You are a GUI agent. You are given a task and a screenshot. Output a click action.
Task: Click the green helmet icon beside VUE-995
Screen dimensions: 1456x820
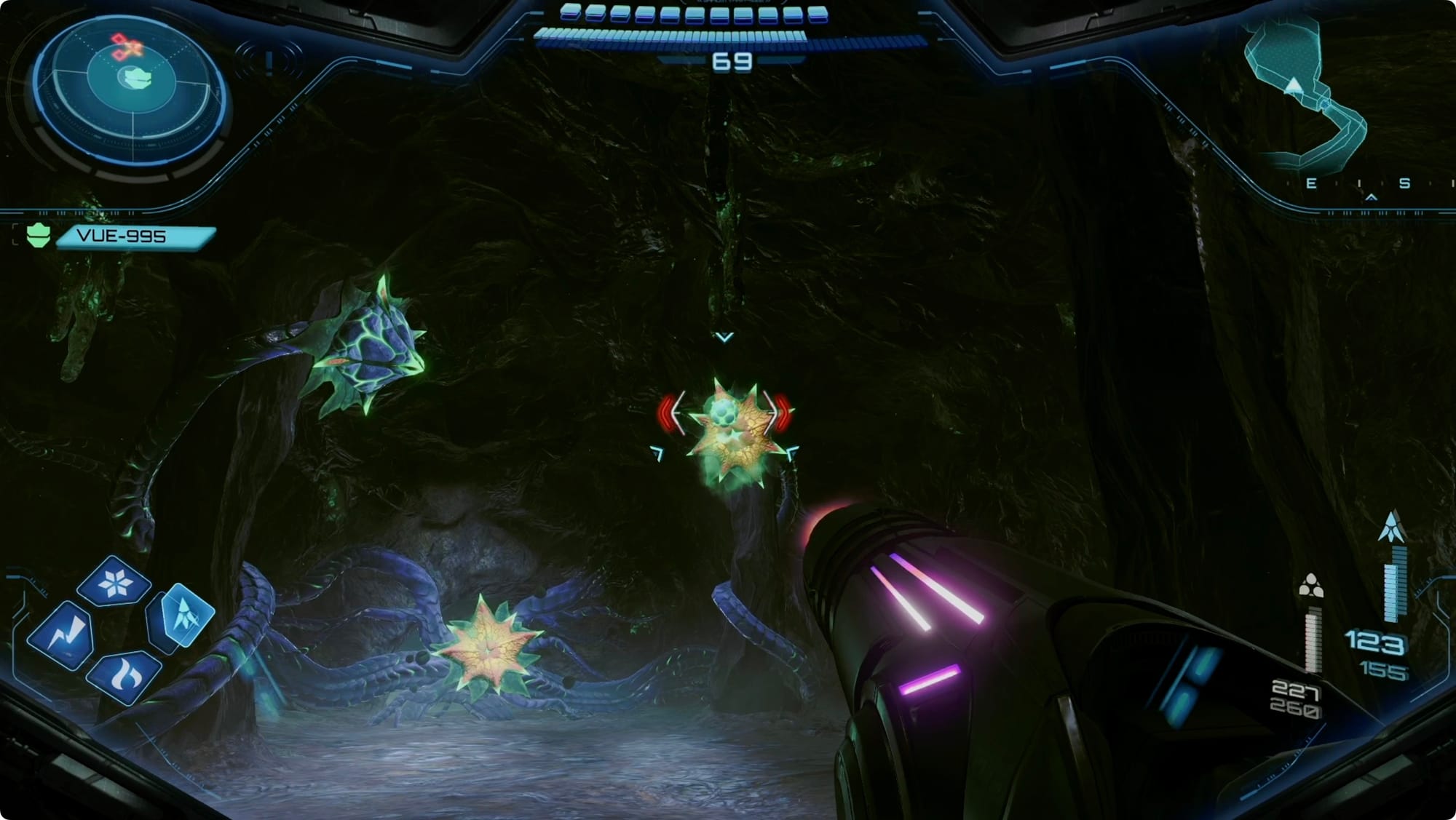point(38,236)
